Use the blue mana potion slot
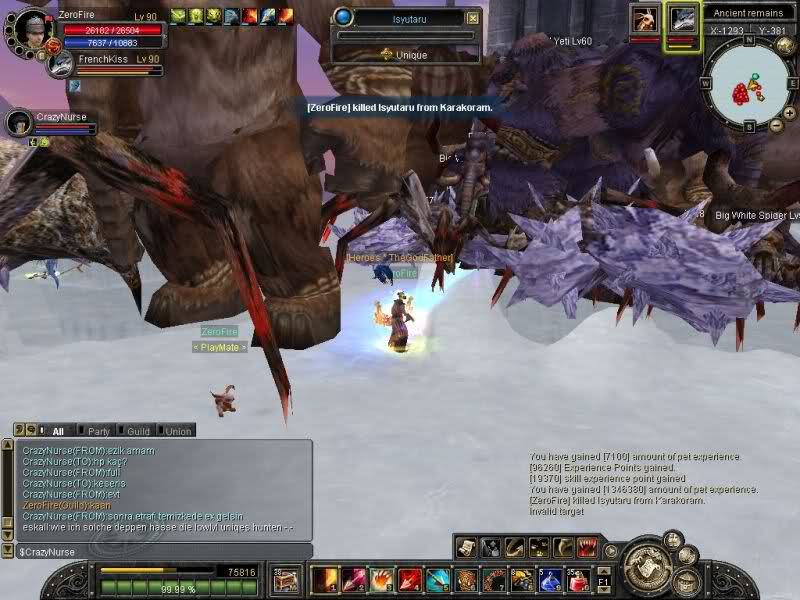The height and width of the screenshot is (600, 800). tap(550, 579)
